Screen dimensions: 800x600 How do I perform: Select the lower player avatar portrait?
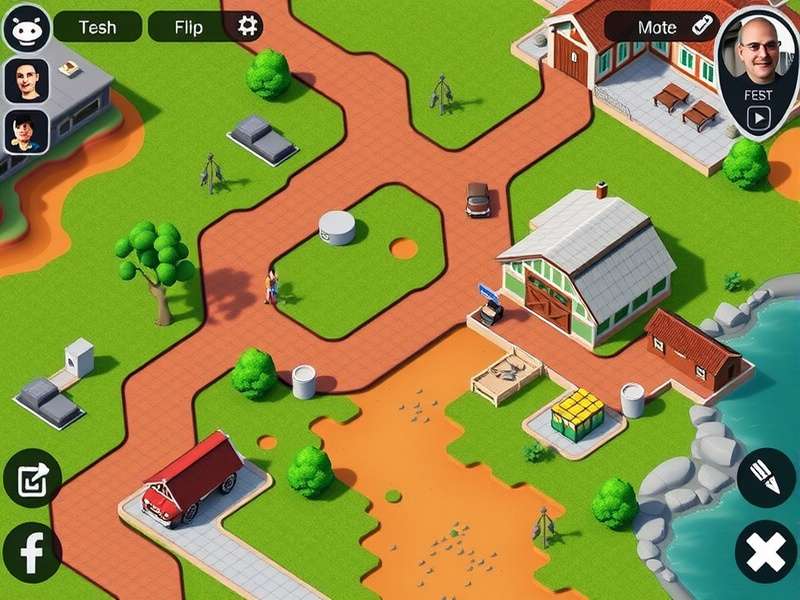(27, 131)
